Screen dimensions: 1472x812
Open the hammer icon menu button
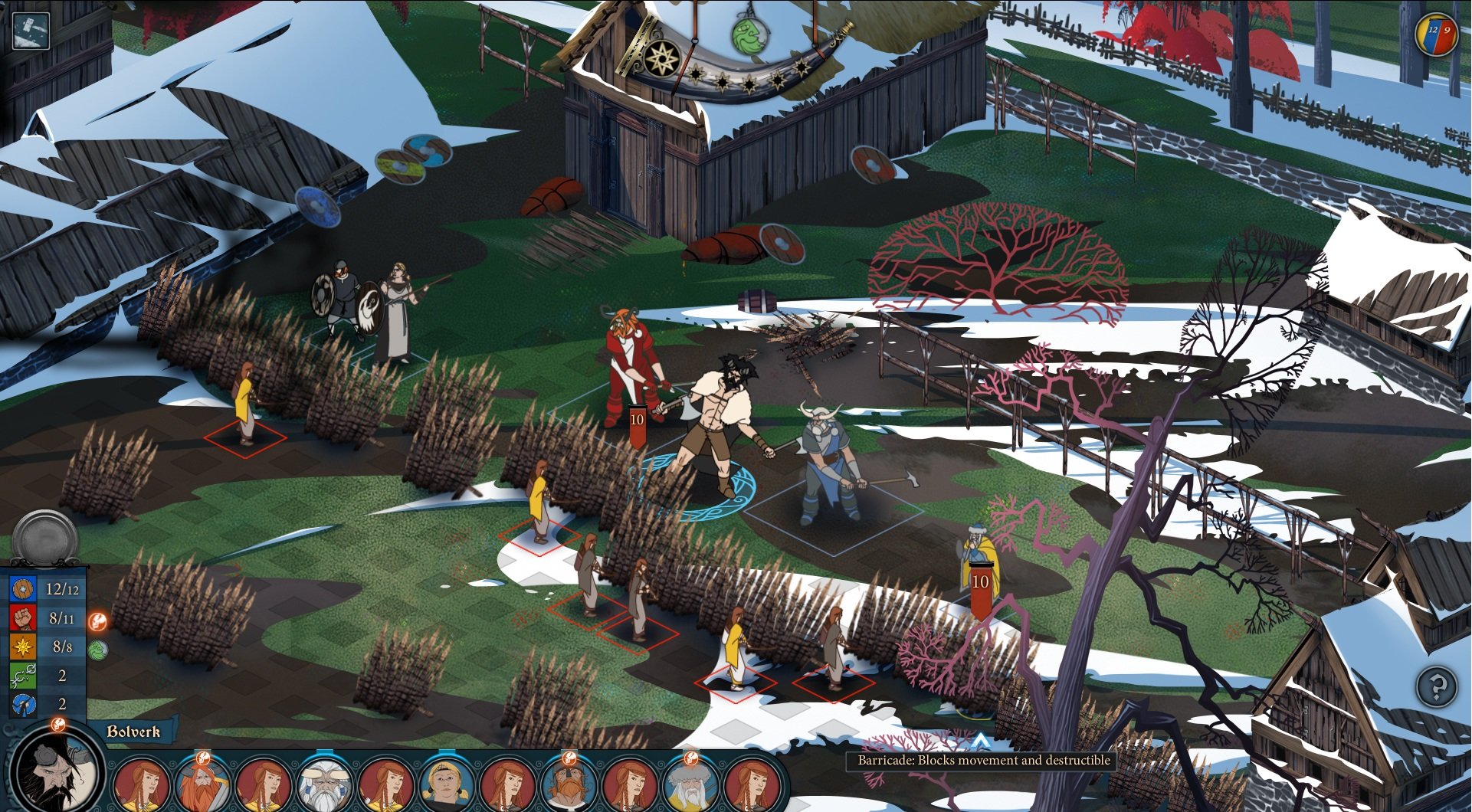click(x=31, y=31)
